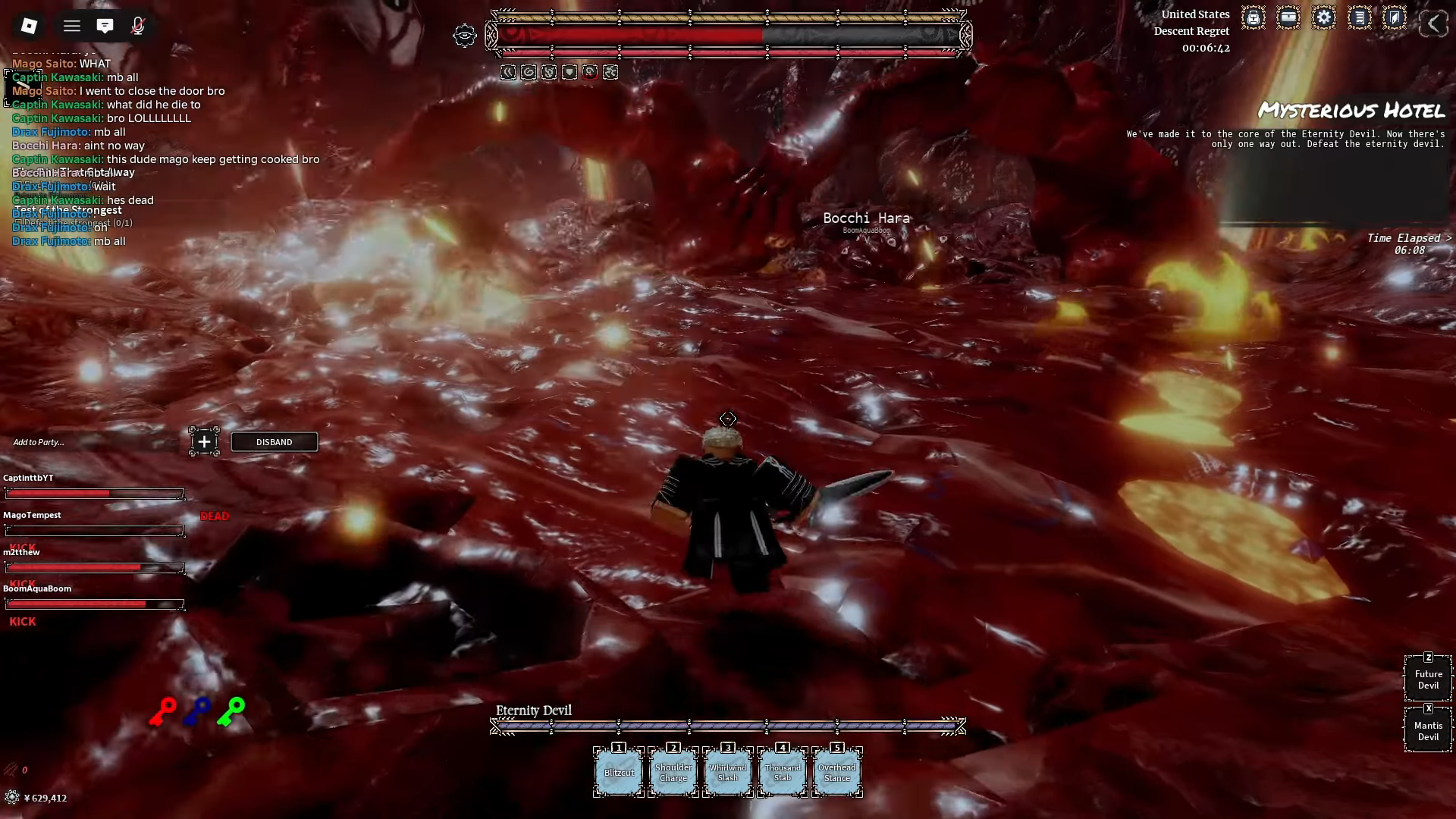Image resolution: width=1456 pixels, height=819 pixels.
Task: Open the backpack inventory
Action: pyautogui.click(x=1253, y=18)
